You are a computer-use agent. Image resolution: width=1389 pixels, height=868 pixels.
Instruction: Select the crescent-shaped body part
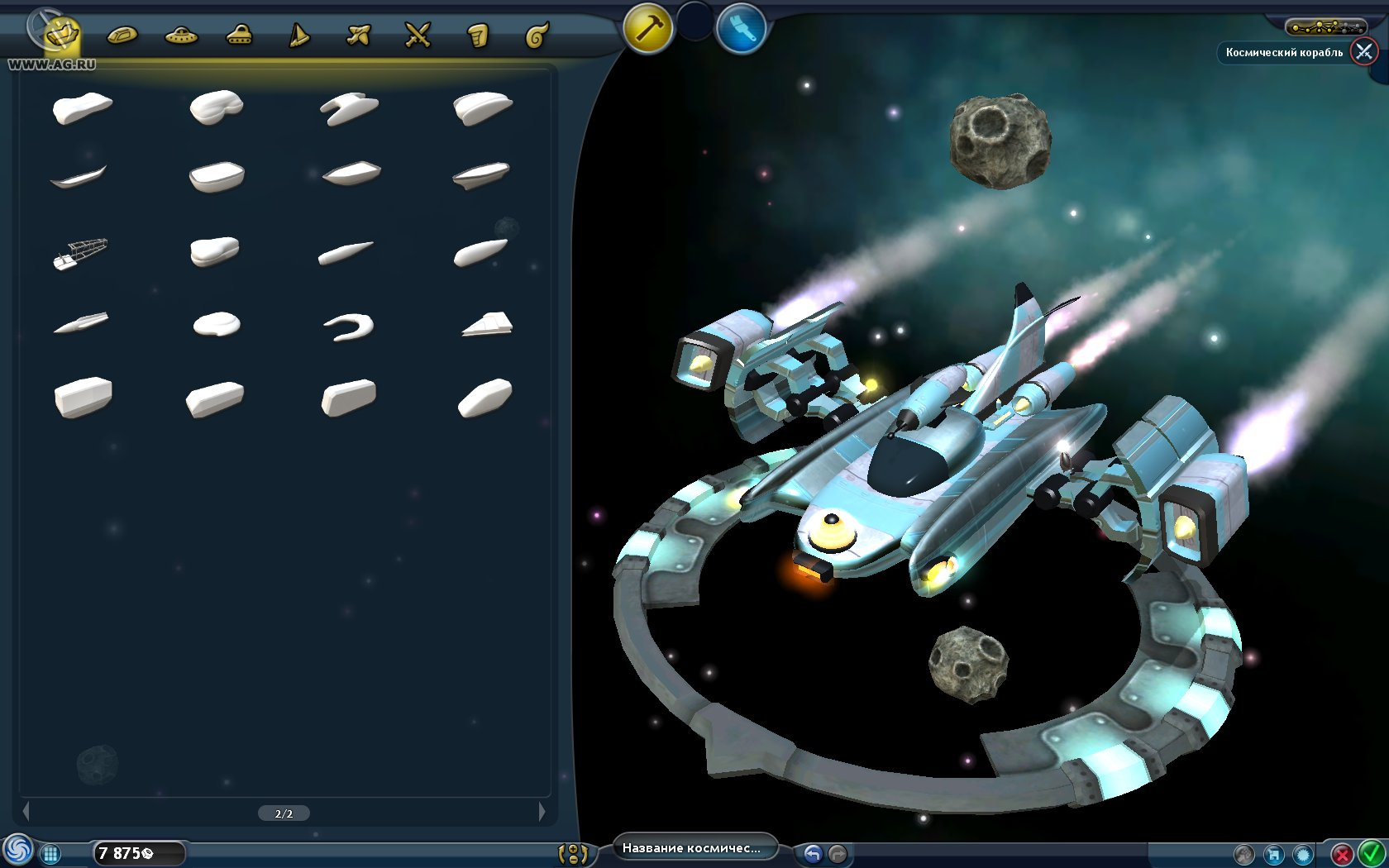tap(349, 327)
